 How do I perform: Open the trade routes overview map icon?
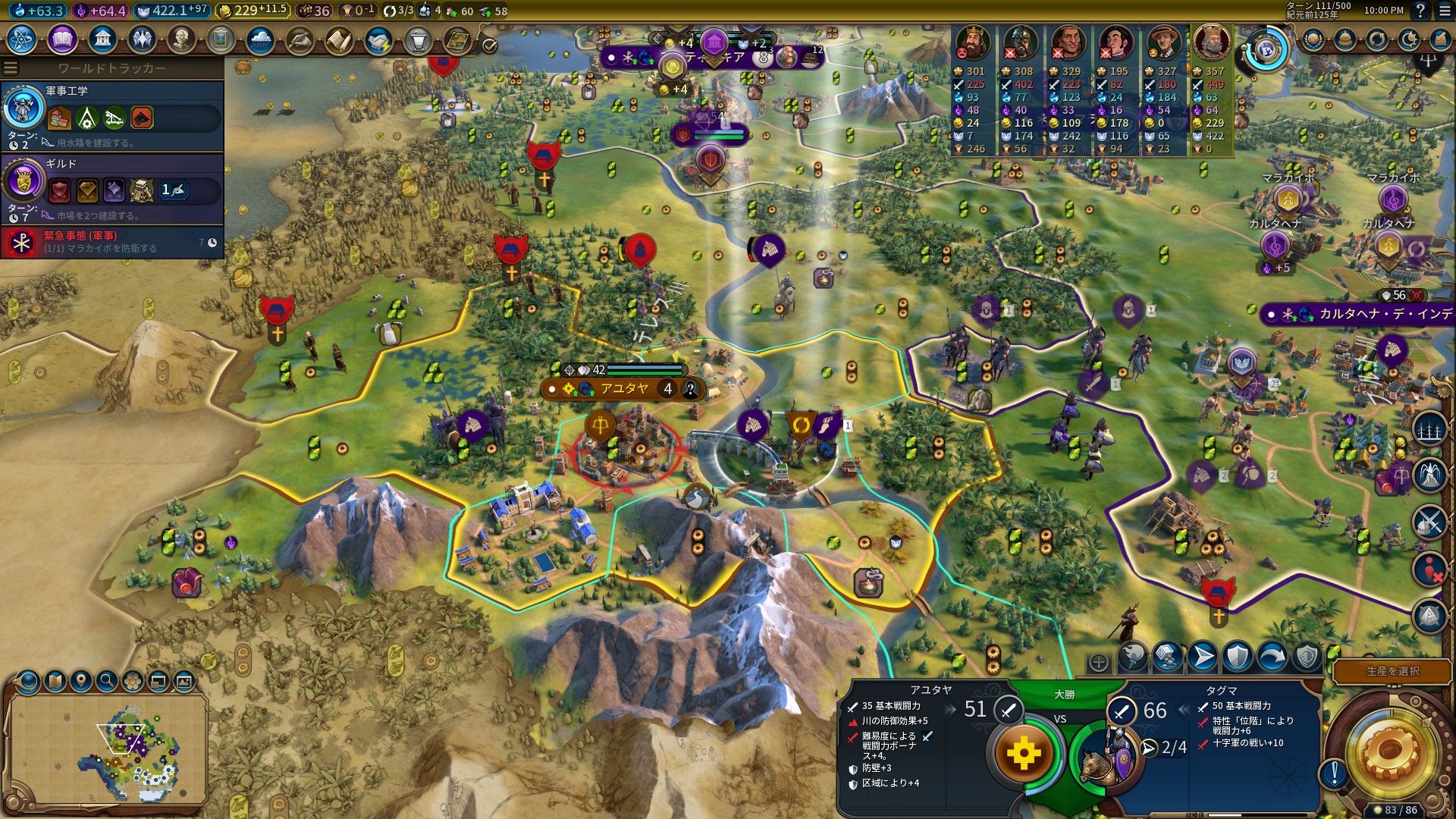pos(457,39)
